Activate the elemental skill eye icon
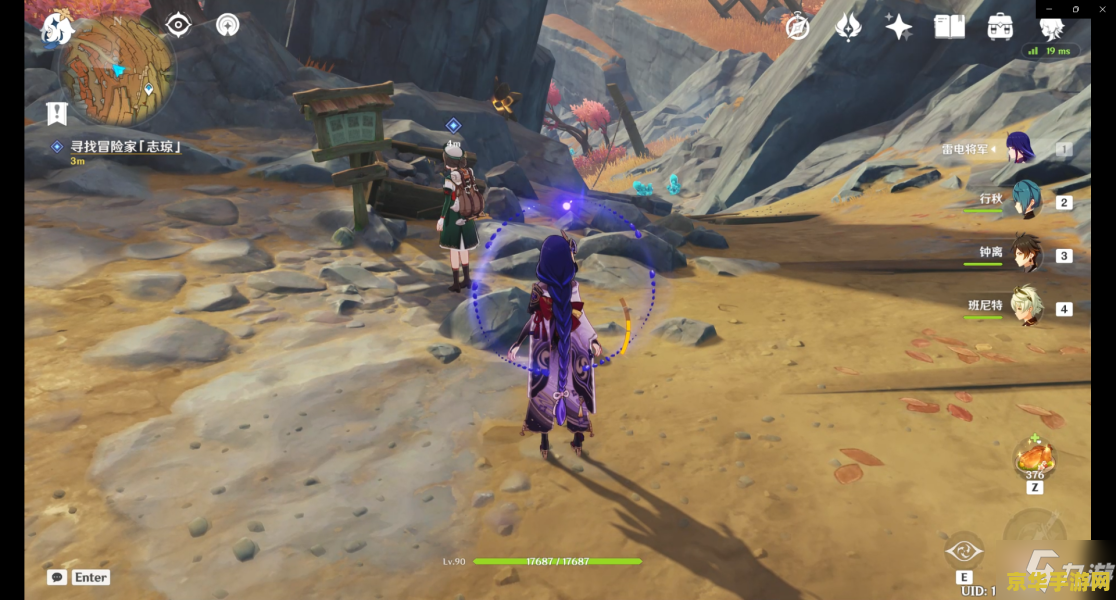This screenshot has height=600, width=1116. (964, 551)
